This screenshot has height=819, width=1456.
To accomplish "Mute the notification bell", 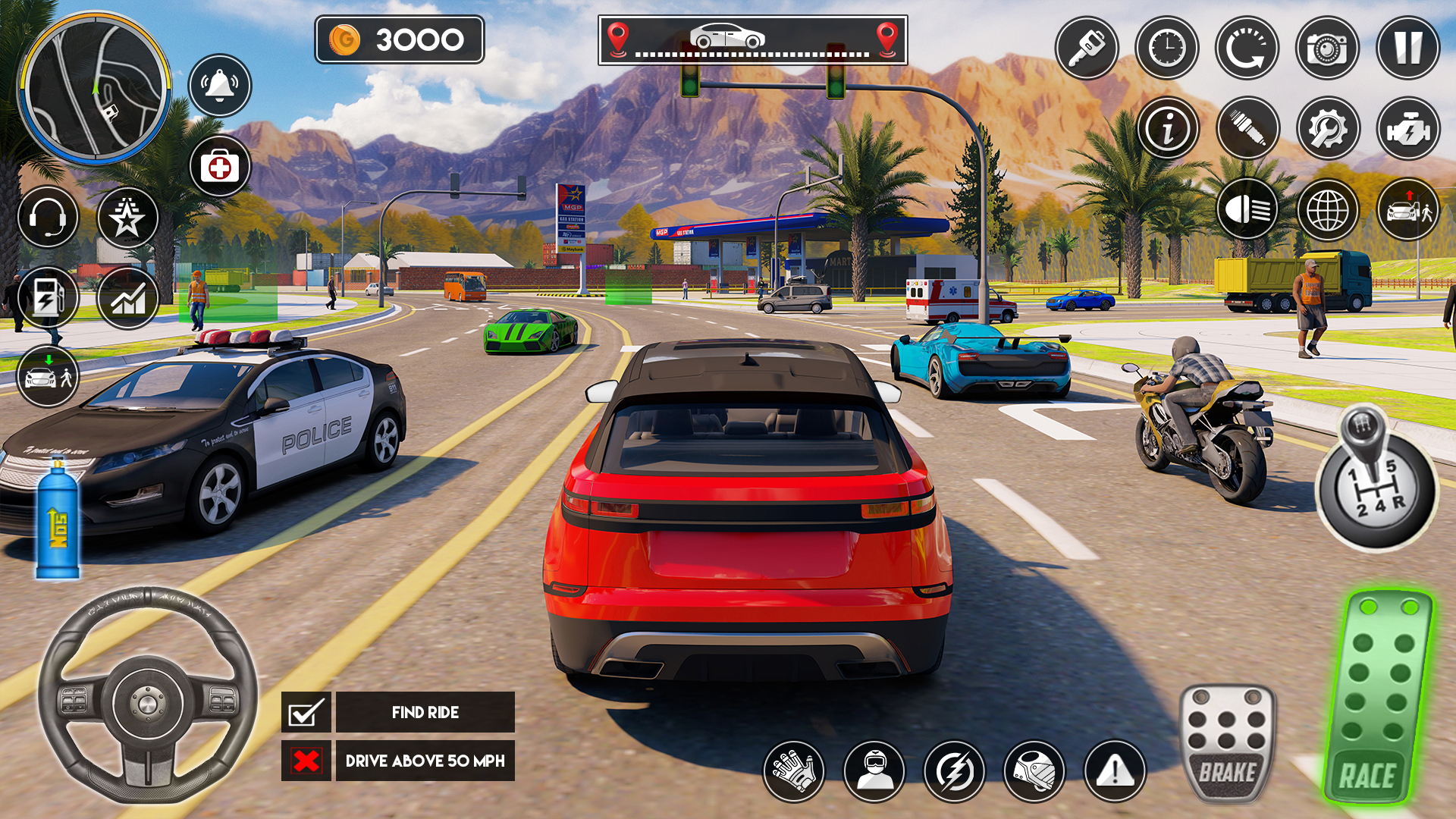I will click(219, 86).
